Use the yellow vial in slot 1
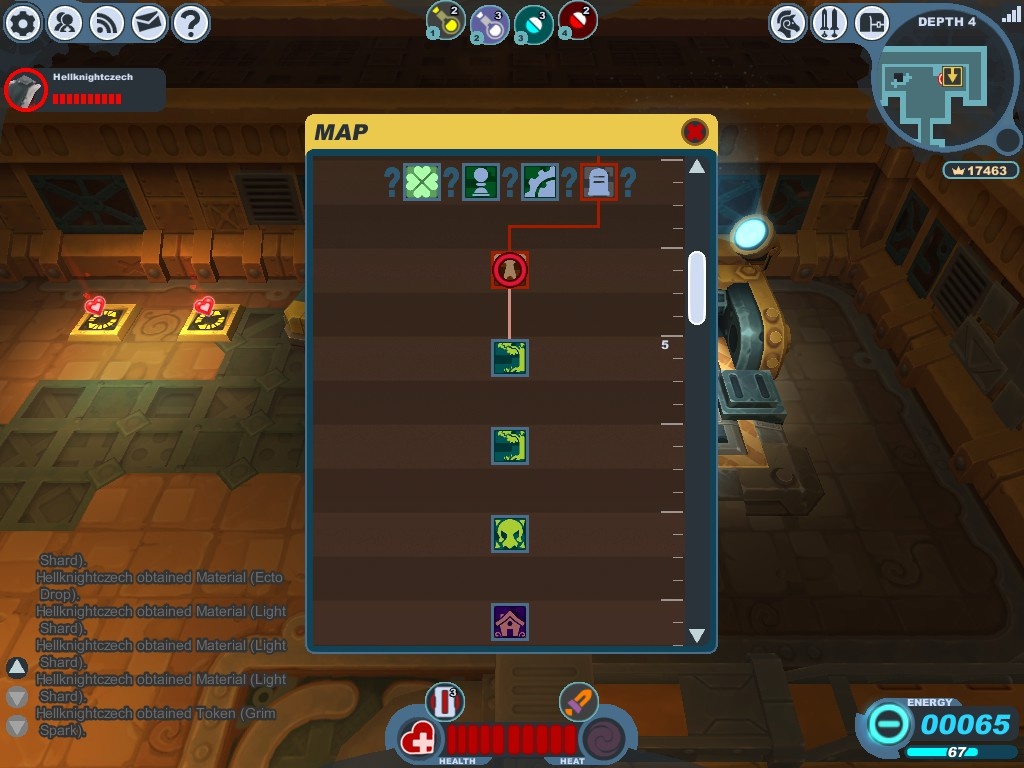 445,21
